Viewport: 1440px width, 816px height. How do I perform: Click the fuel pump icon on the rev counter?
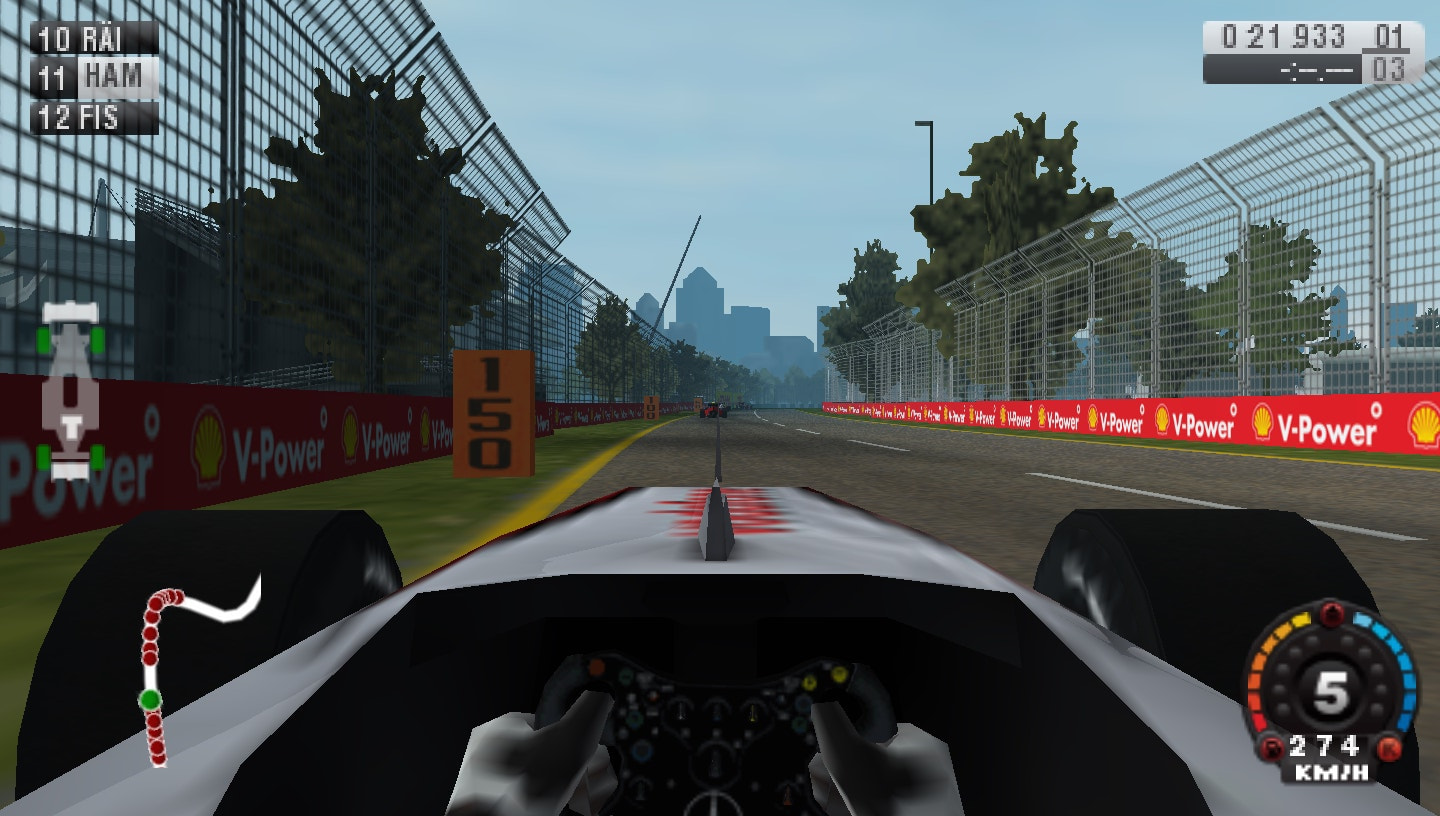pyautogui.click(x=1271, y=746)
